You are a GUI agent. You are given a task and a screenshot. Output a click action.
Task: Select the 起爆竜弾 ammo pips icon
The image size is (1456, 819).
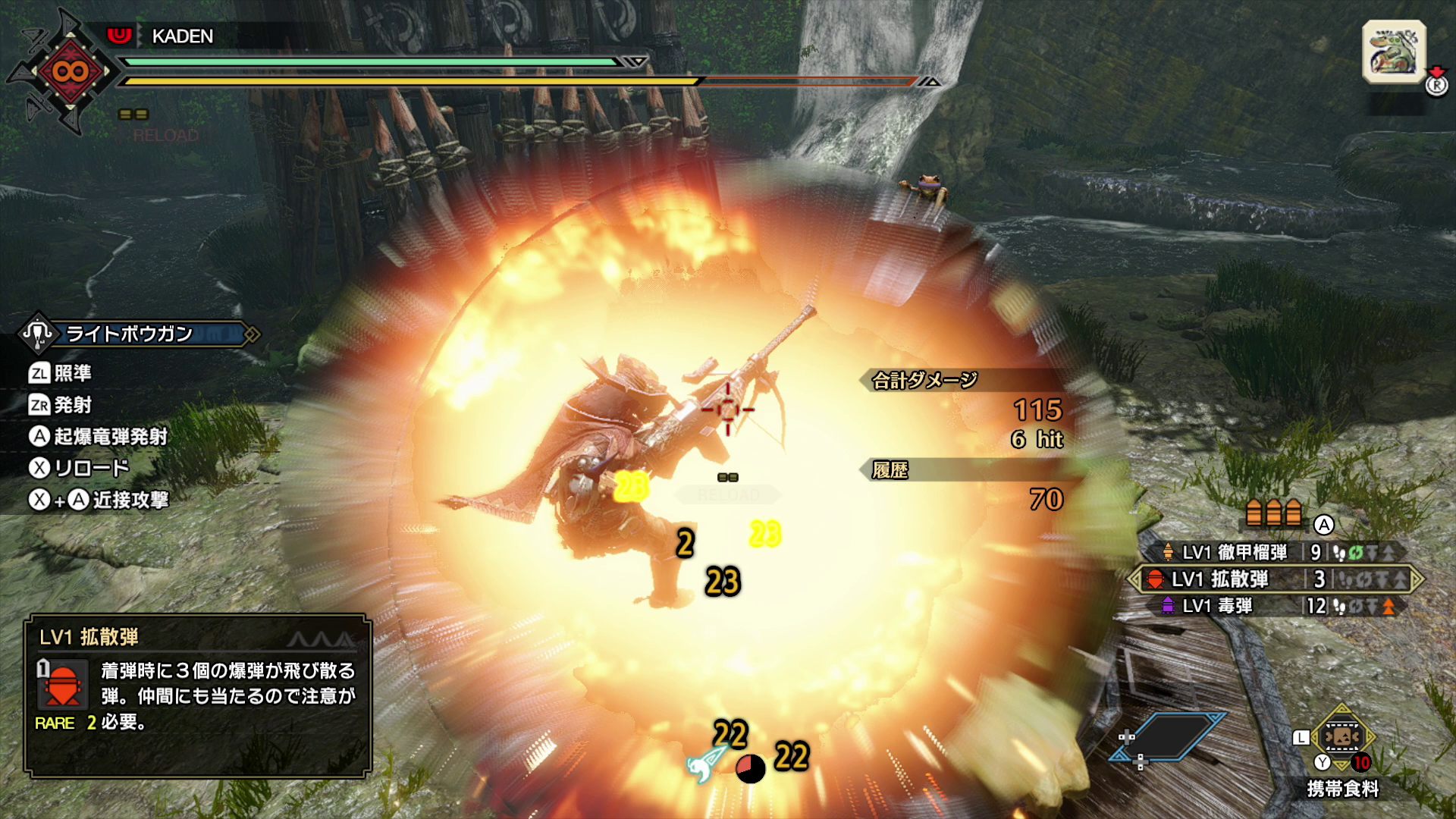pyautogui.click(x=1274, y=513)
